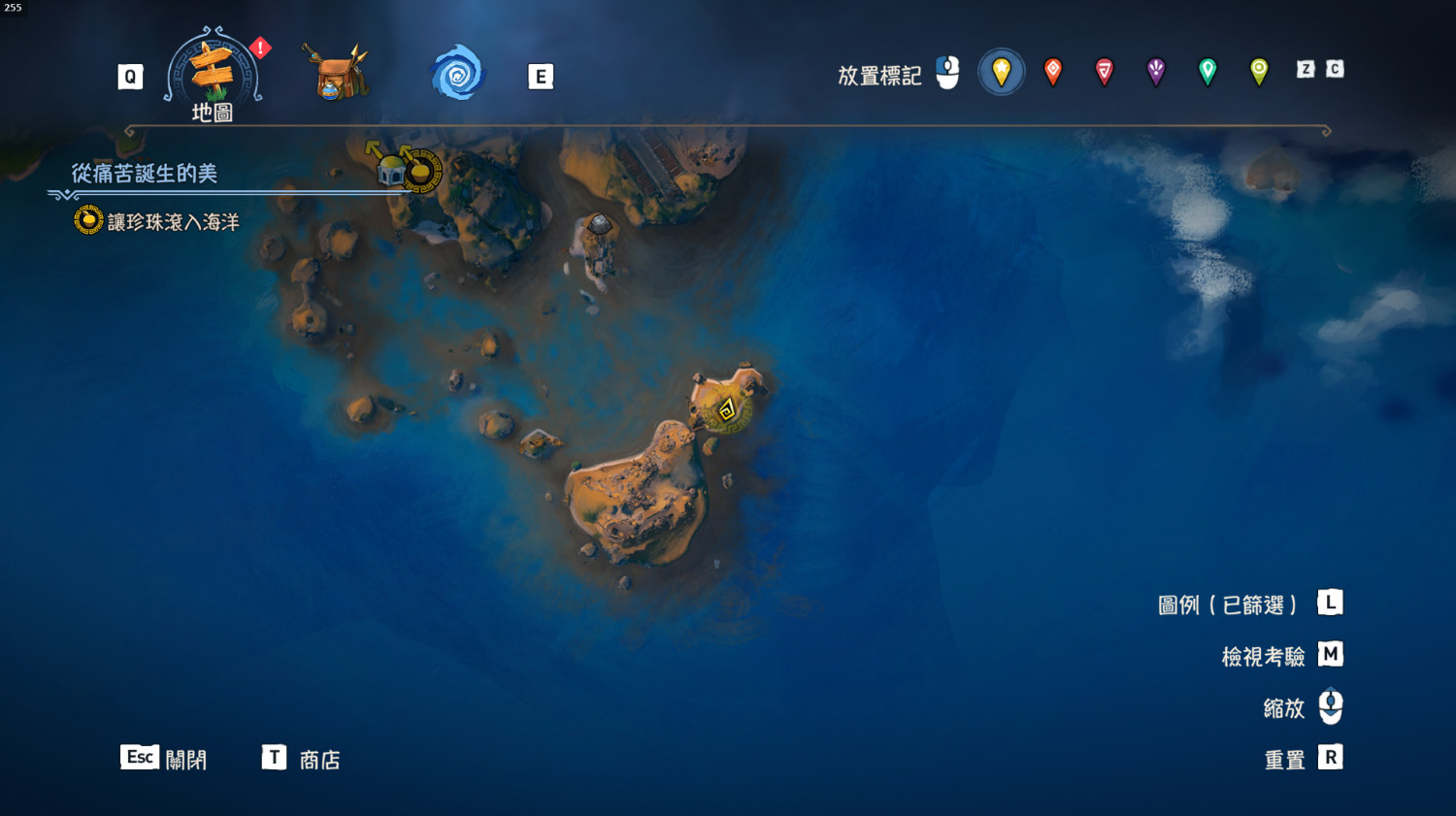
Task: Pick the lime circle marker pin
Action: point(1259,71)
